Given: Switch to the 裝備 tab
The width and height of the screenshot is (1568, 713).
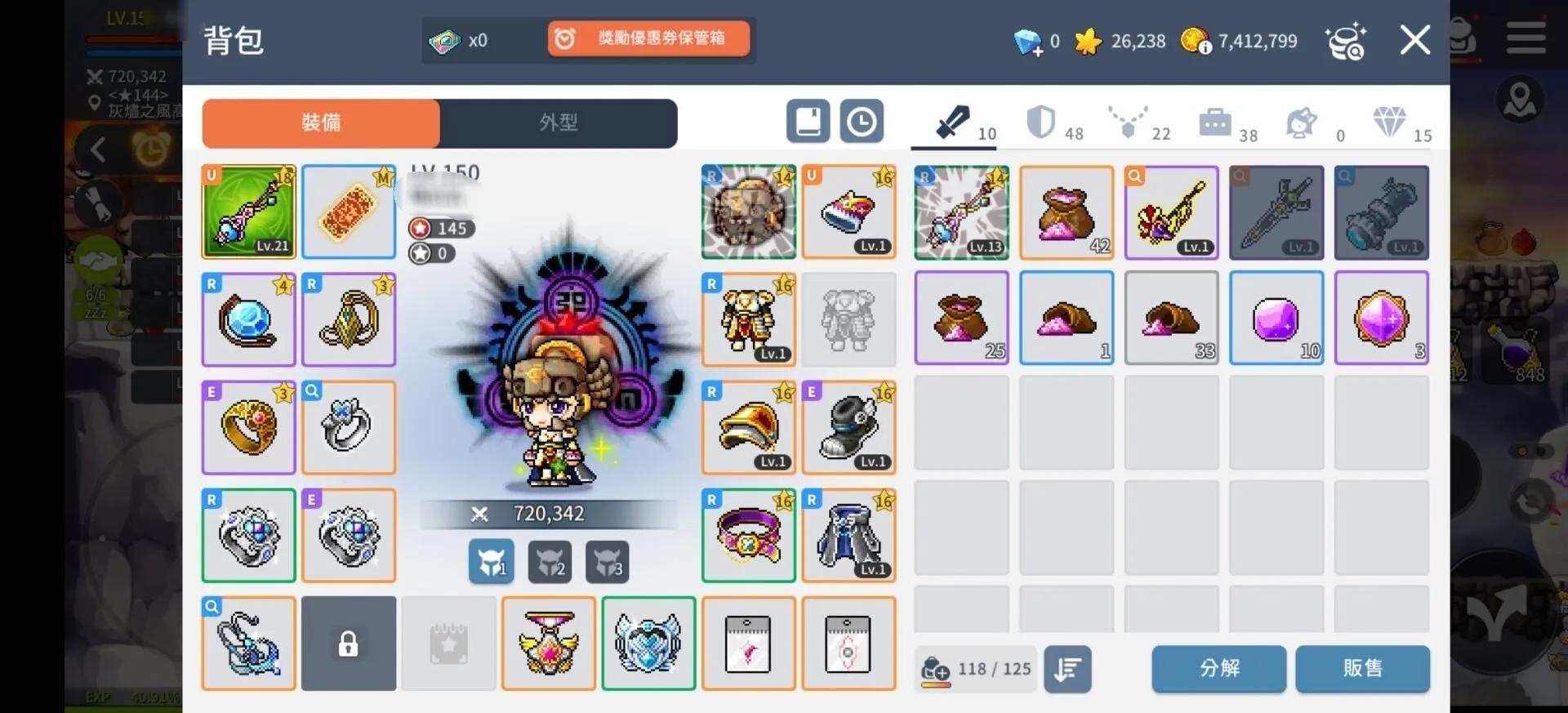Looking at the screenshot, I should coord(321,123).
